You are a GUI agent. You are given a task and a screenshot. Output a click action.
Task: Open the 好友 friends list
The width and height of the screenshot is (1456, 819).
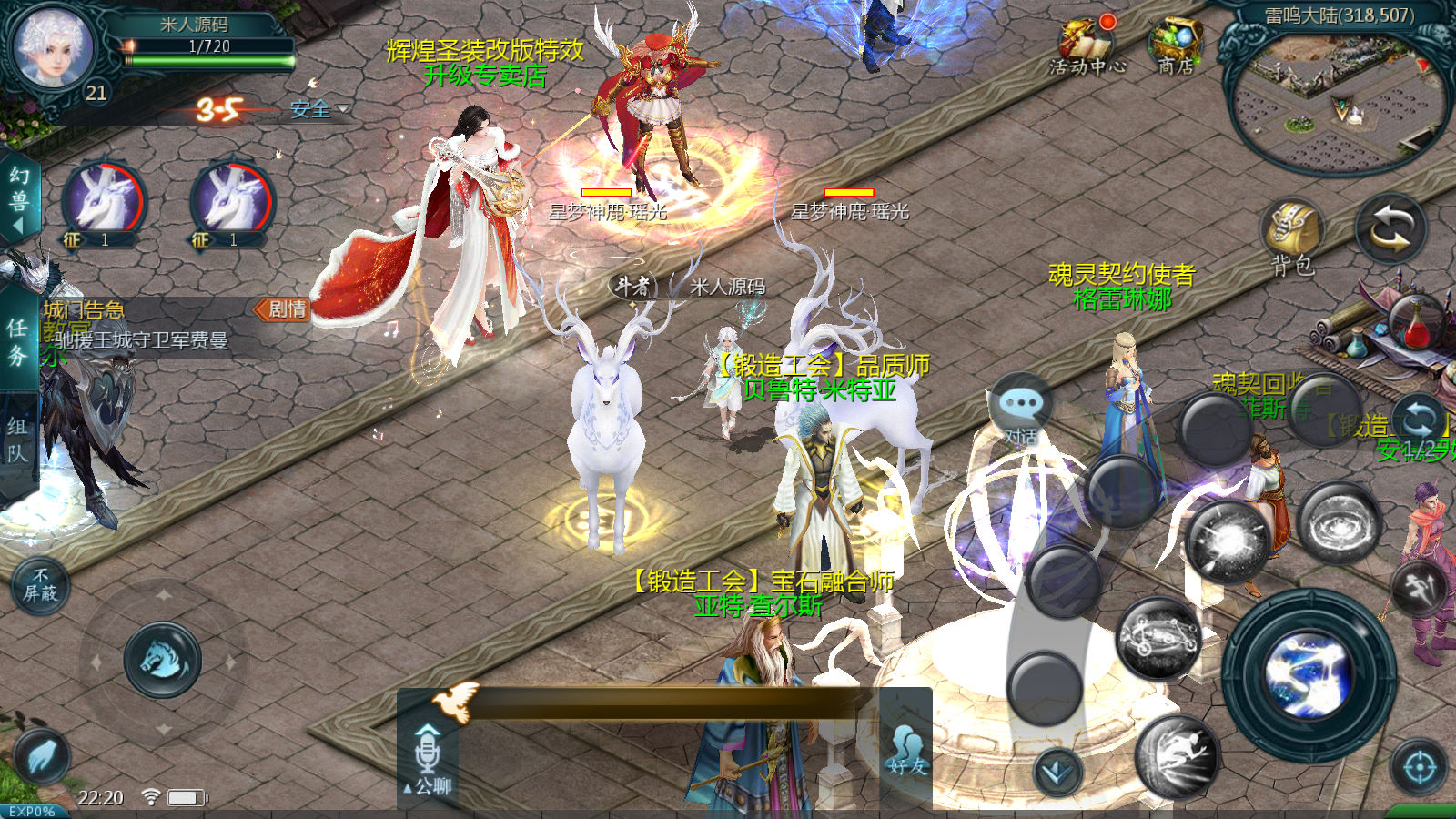coord(907,752)
